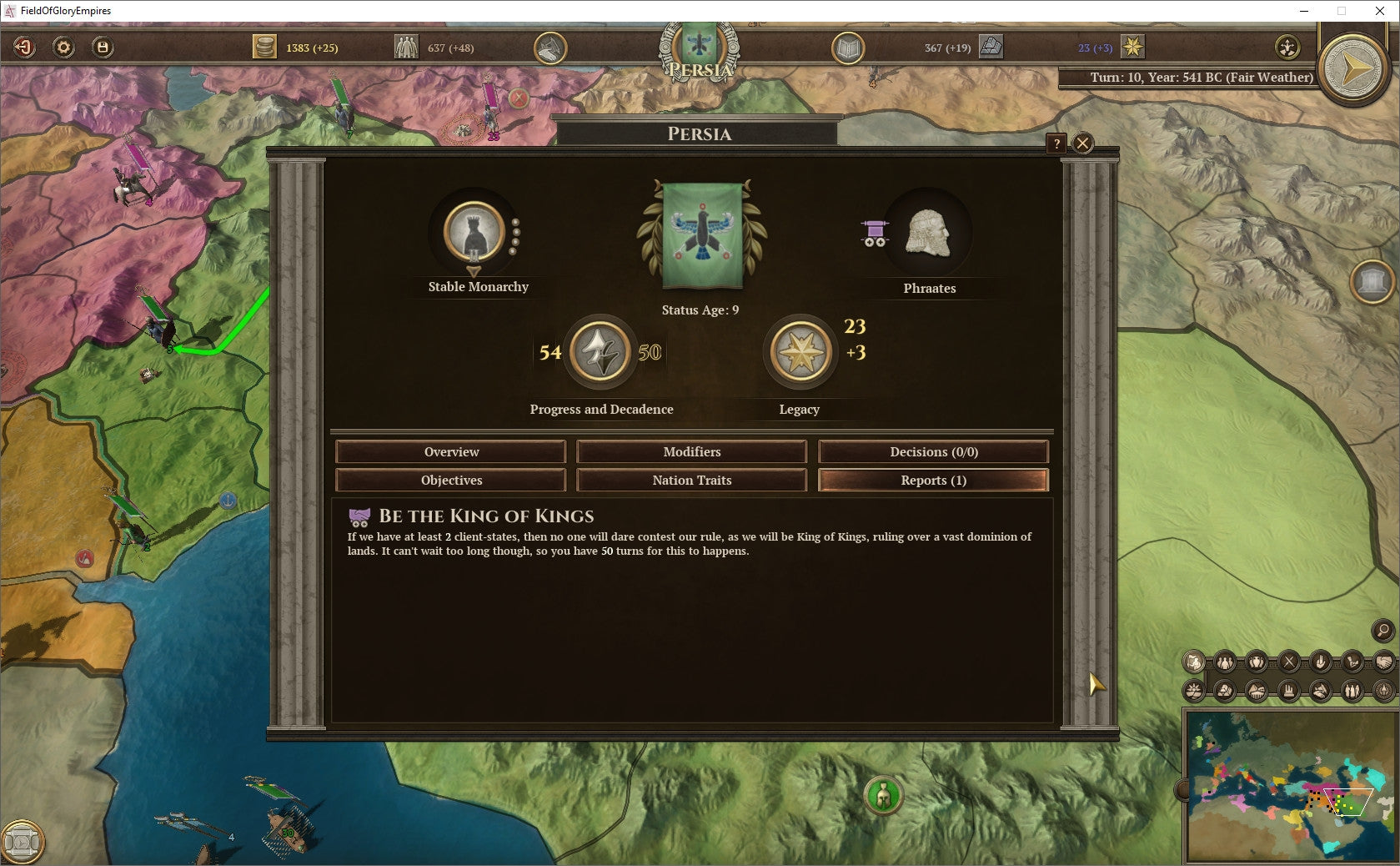Switch to the Nation Traits tab
1400x866 pixels.
point(691,480)
